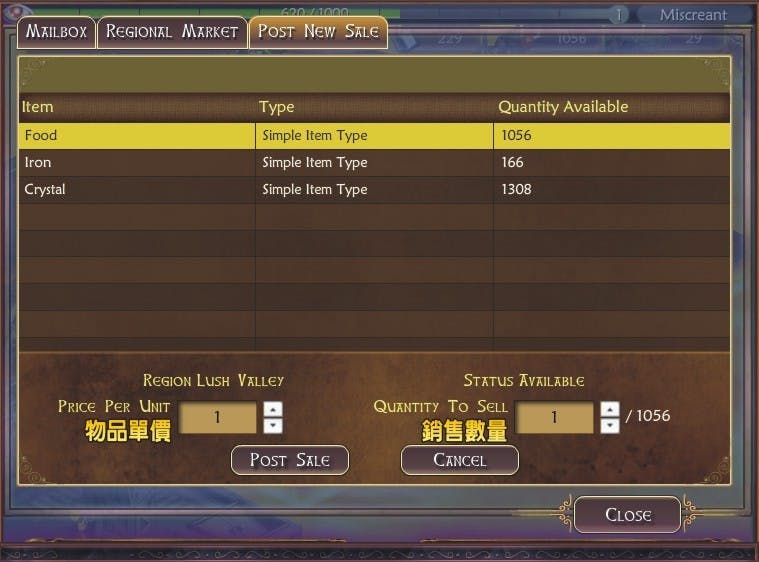Increase the price per unit with up arrow
The height and width of the screenshot is (562, 759).
(x=273, y=409)
